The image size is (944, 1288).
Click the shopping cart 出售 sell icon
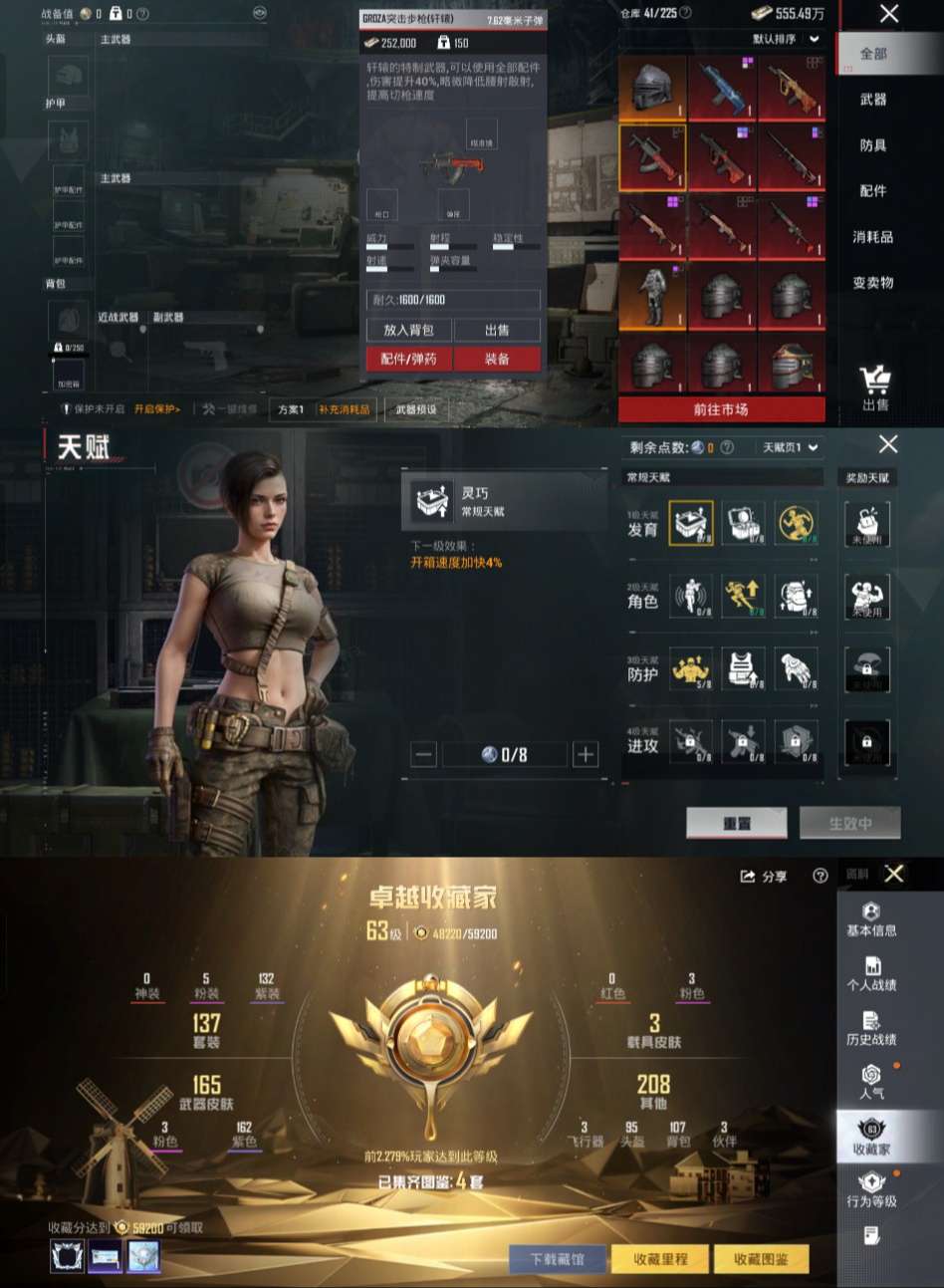coord(875,387)
